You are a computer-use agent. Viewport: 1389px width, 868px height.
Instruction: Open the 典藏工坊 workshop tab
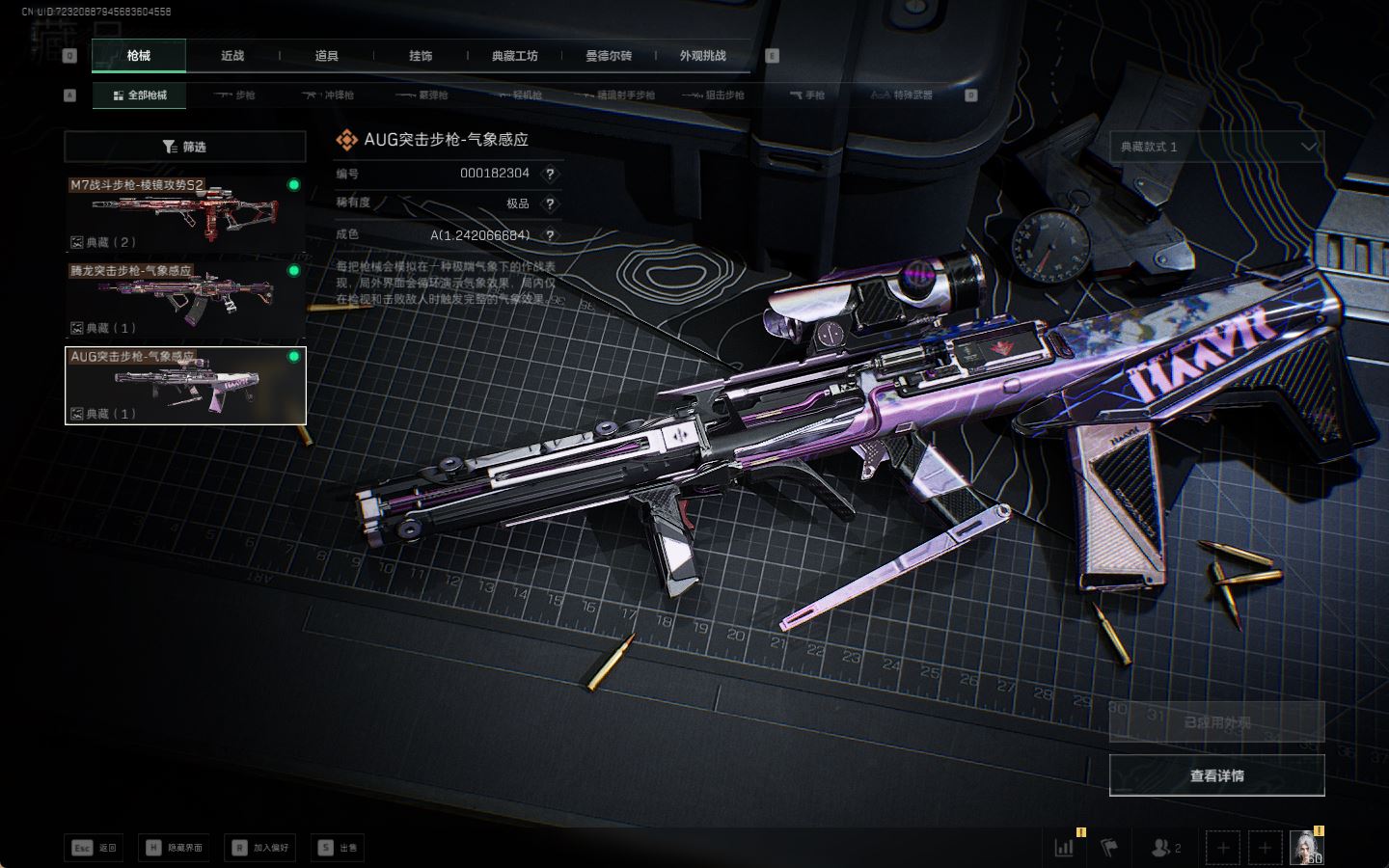(x=514, y=56)
